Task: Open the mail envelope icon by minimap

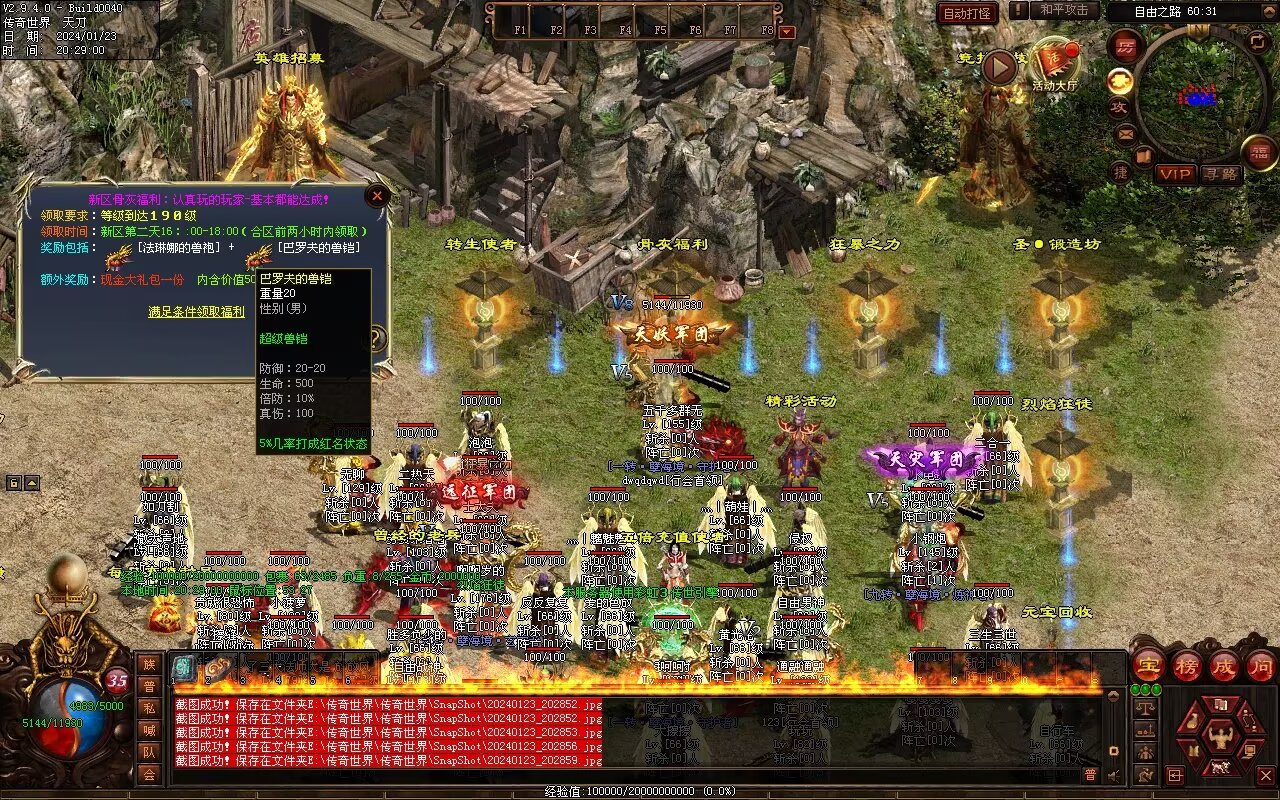Action: (1125, 132)
